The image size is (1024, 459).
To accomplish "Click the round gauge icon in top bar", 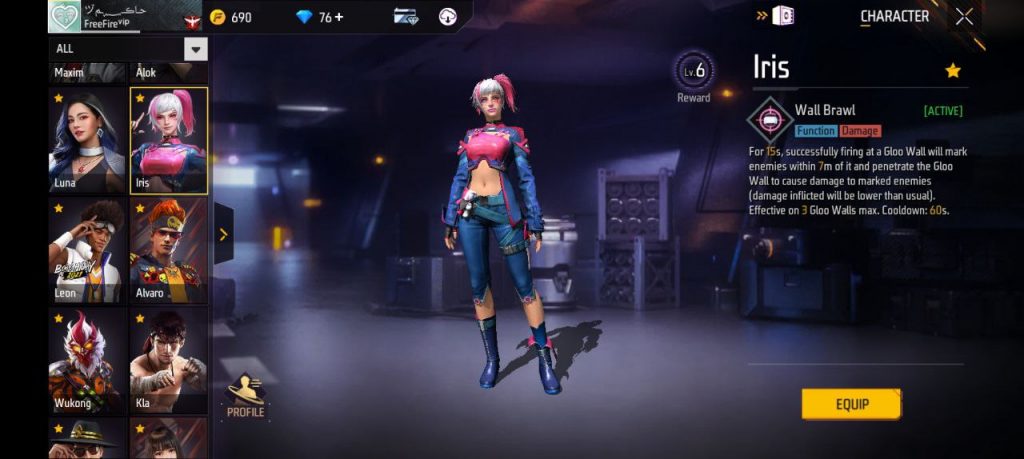I will pyautogui.click(x=448, y=17).
